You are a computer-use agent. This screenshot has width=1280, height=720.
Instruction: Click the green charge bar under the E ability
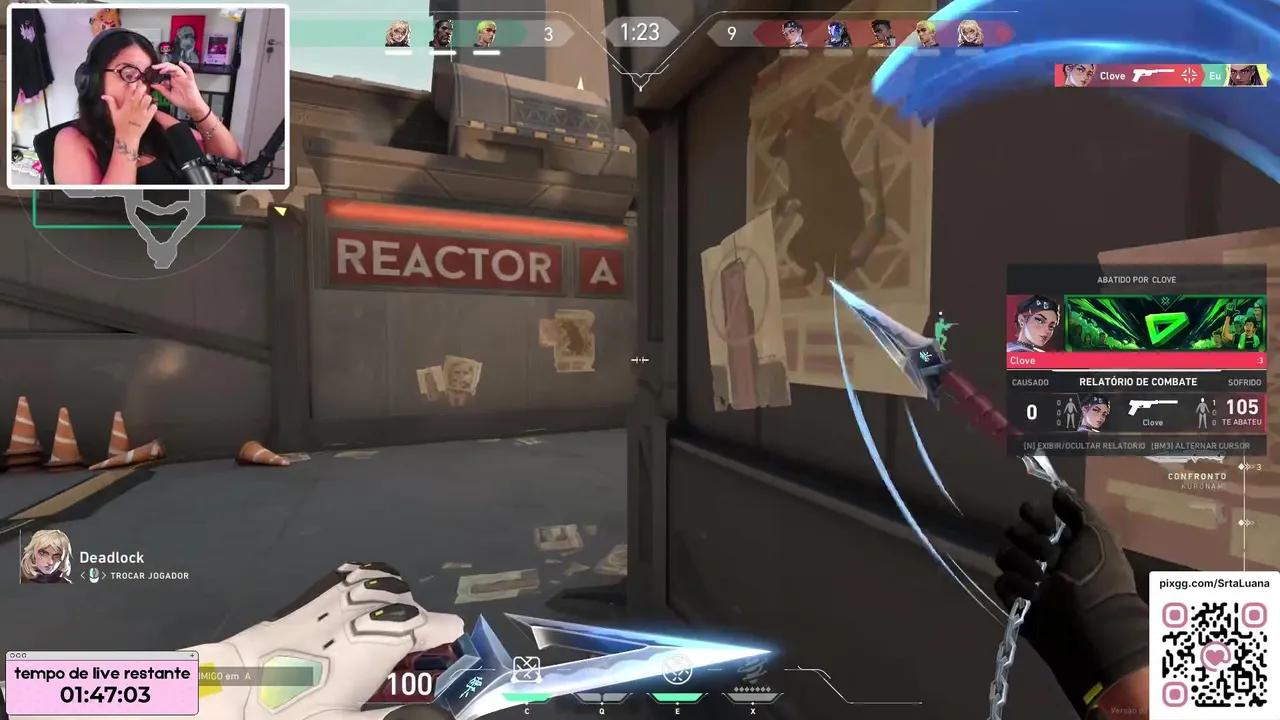click(677, 697)
